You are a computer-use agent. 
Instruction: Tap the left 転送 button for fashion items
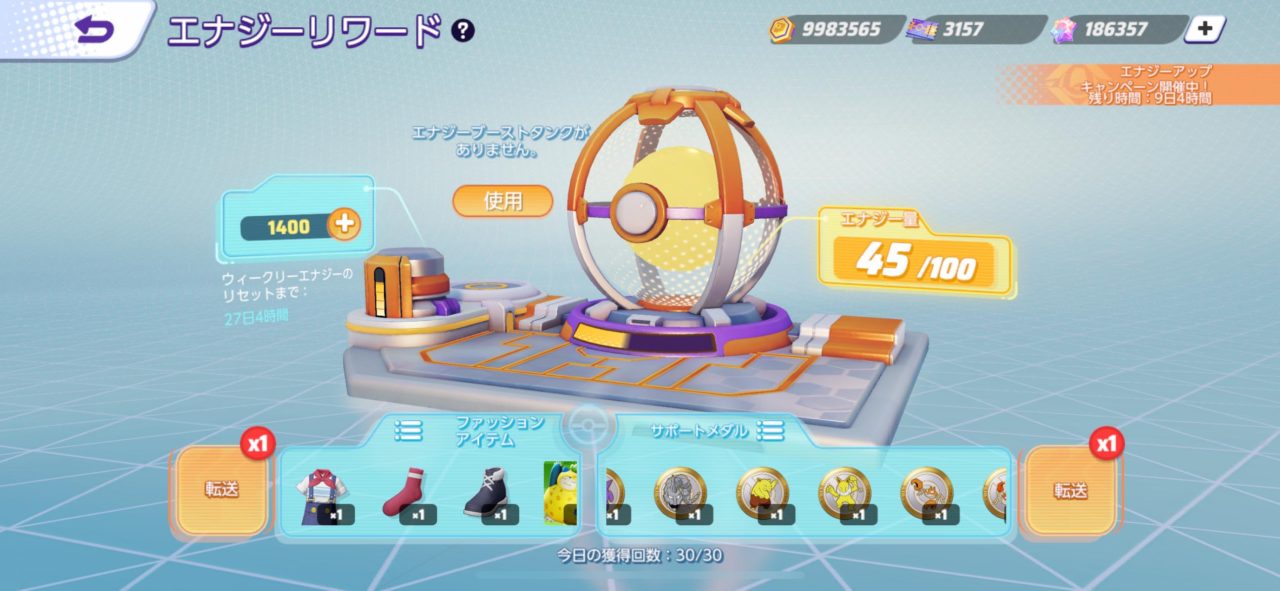(x=222, y=490)
